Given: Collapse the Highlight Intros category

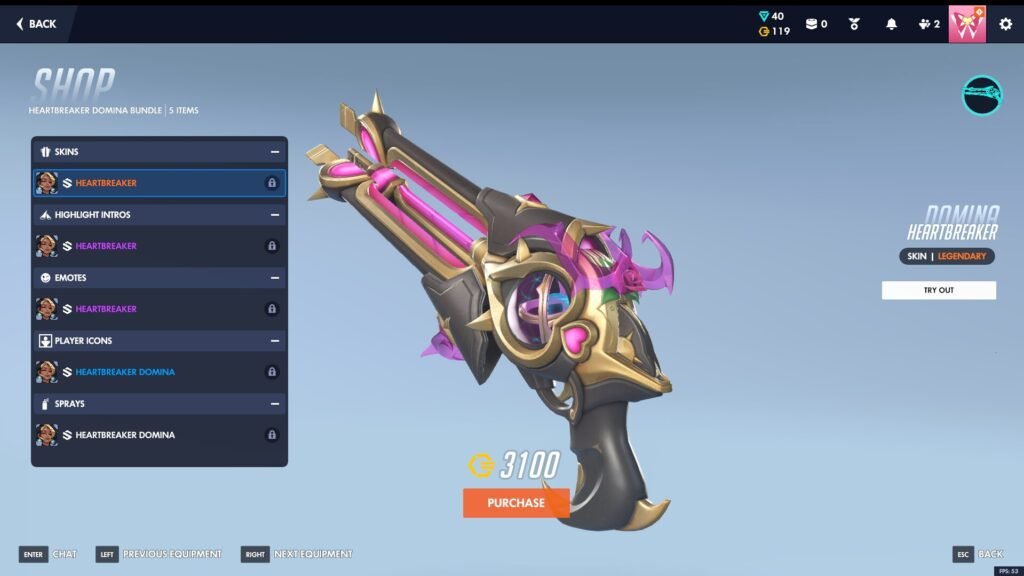Looking at the screenshot, I should pos(274,215).
